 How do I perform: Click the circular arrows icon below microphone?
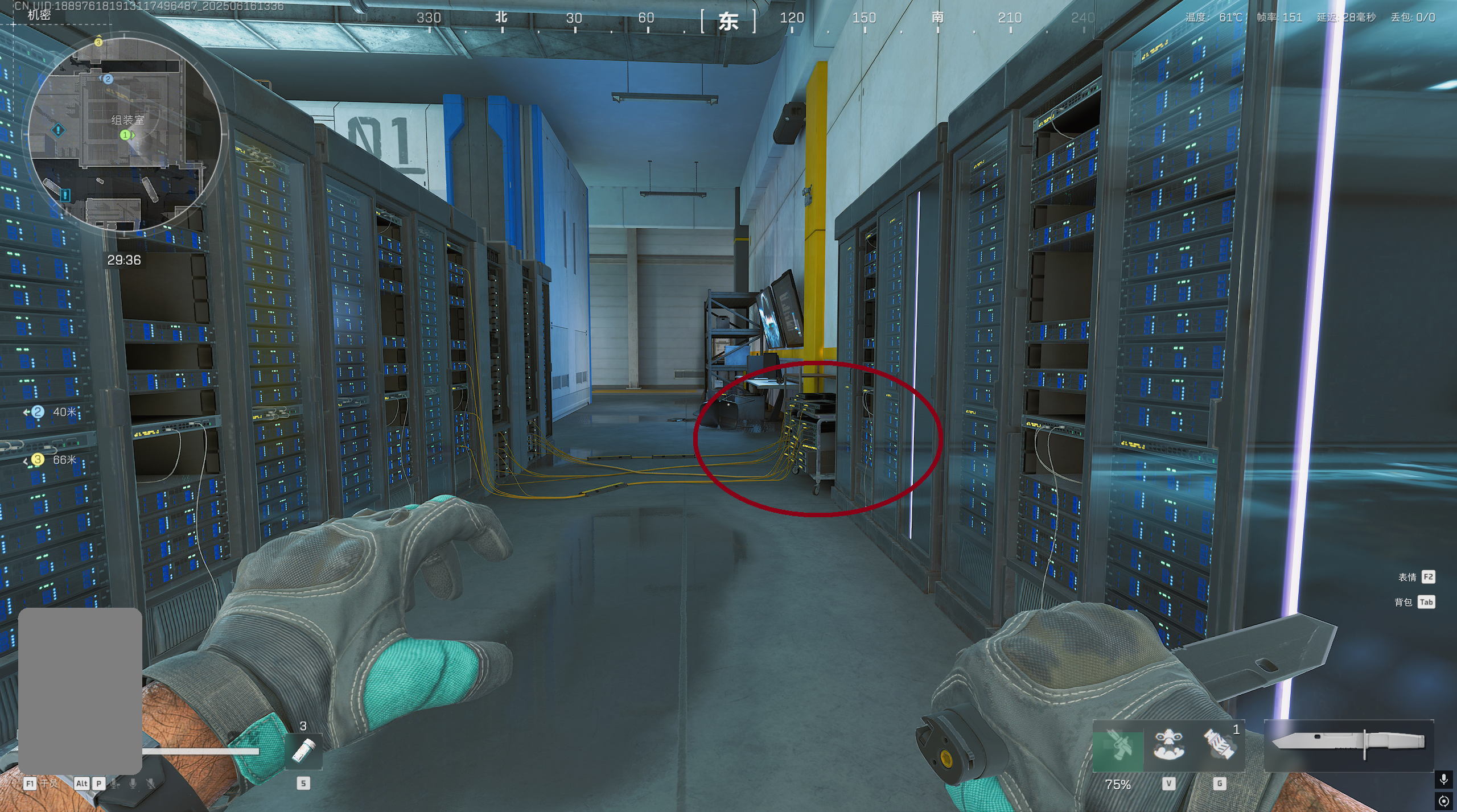point(1443,801)
